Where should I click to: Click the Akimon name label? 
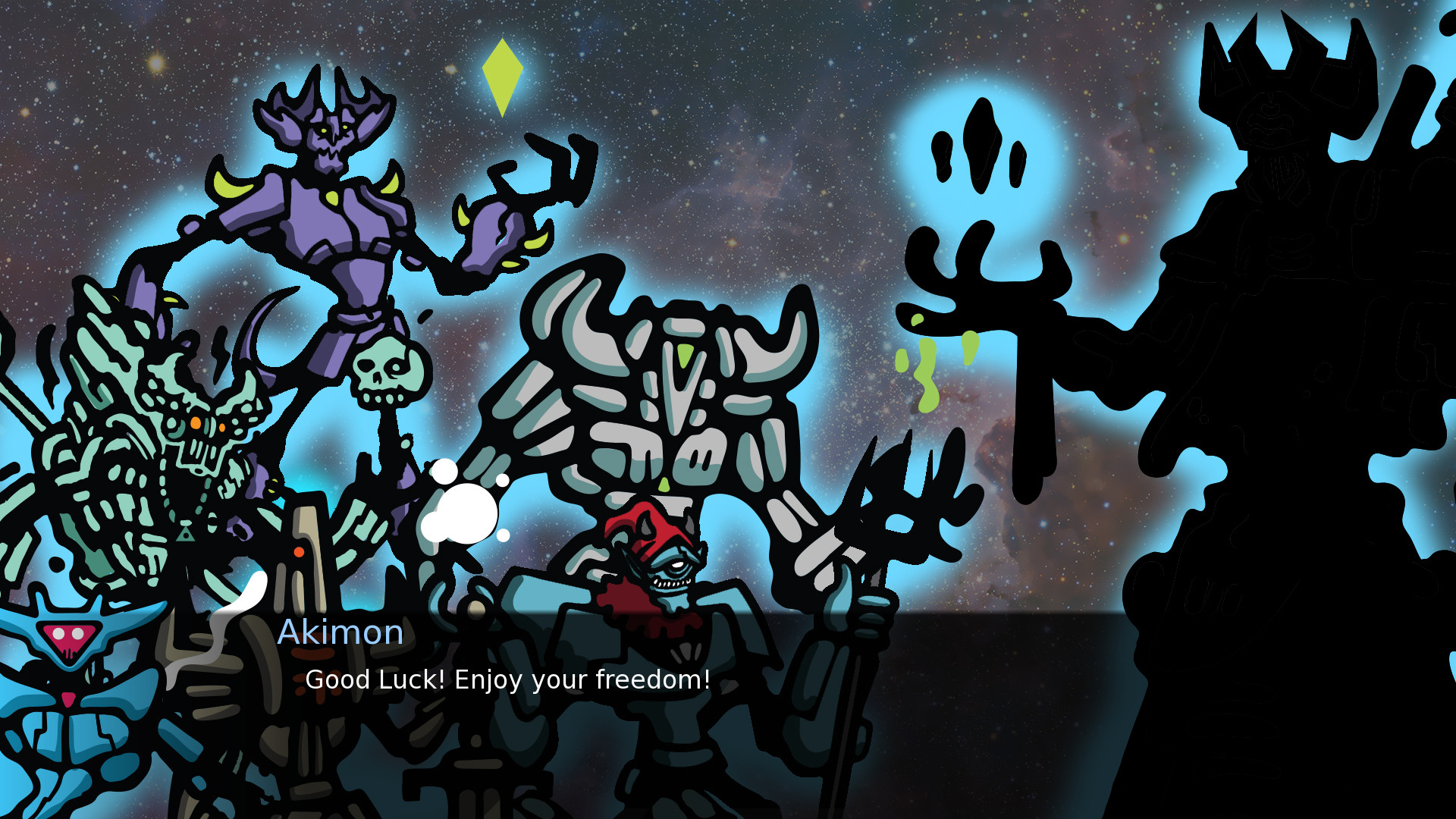(340, 632)
